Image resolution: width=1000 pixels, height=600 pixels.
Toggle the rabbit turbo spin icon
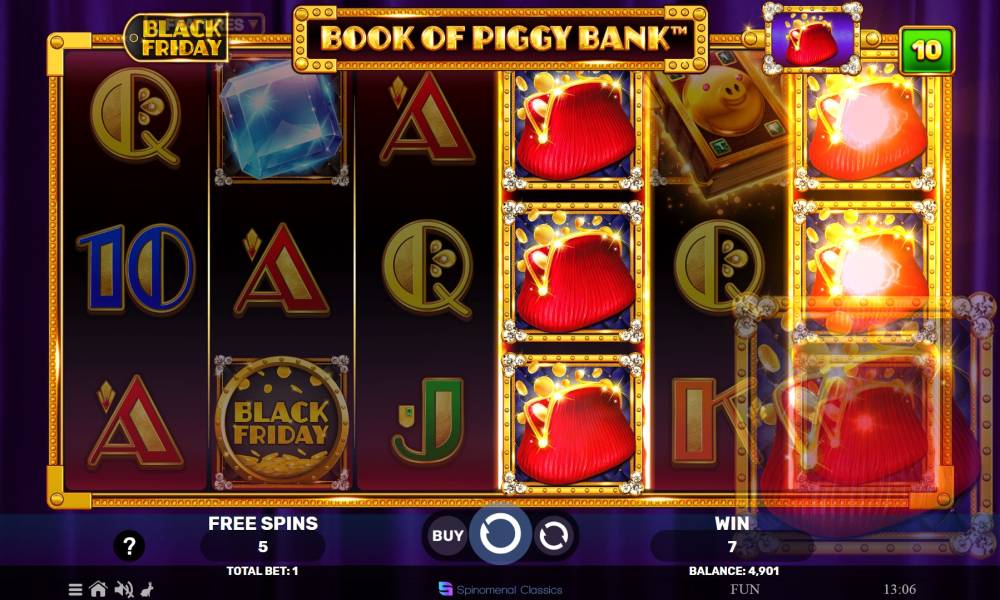[148, 589]
